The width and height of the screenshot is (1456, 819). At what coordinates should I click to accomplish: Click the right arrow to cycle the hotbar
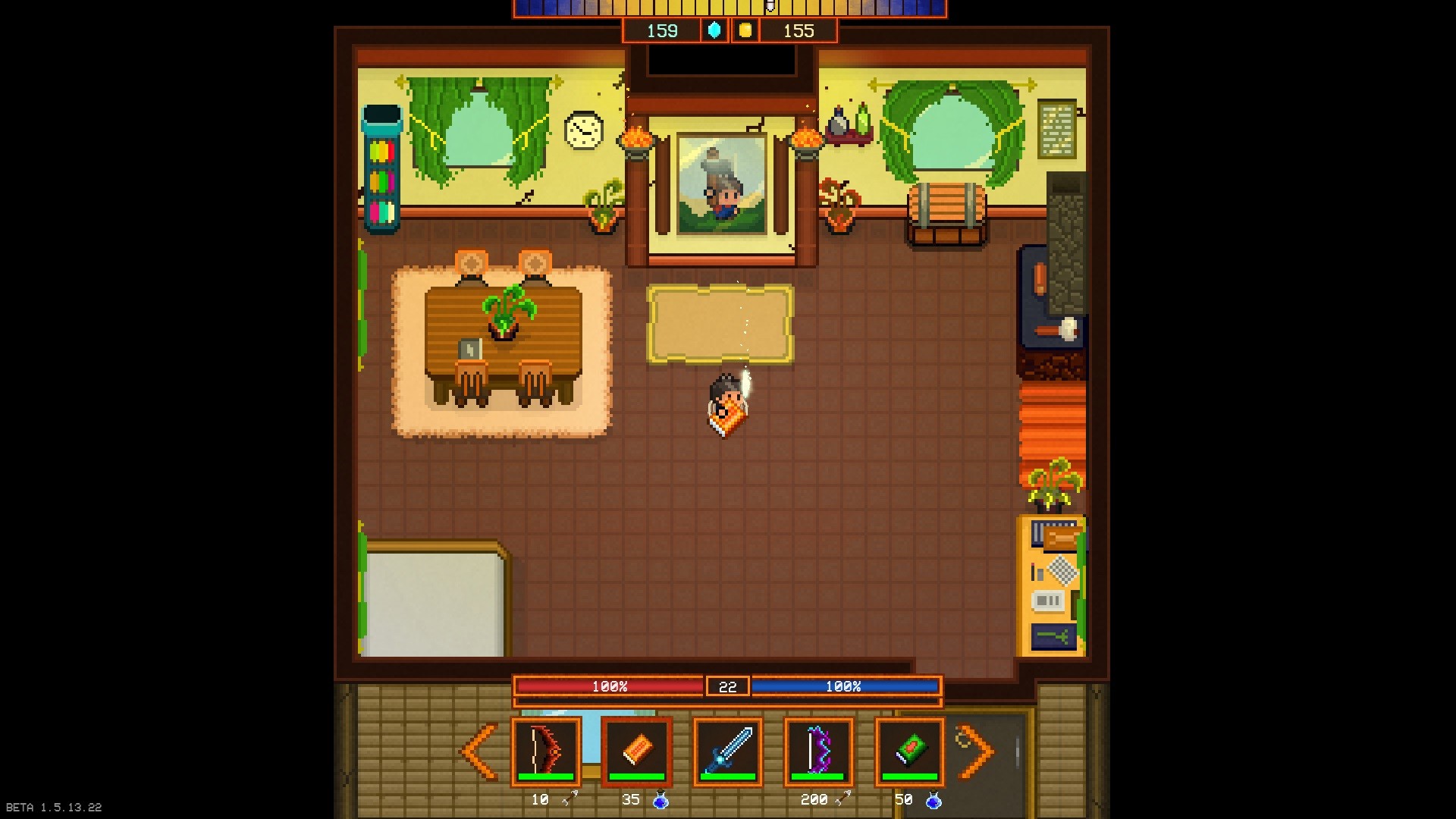coord(974,751)
